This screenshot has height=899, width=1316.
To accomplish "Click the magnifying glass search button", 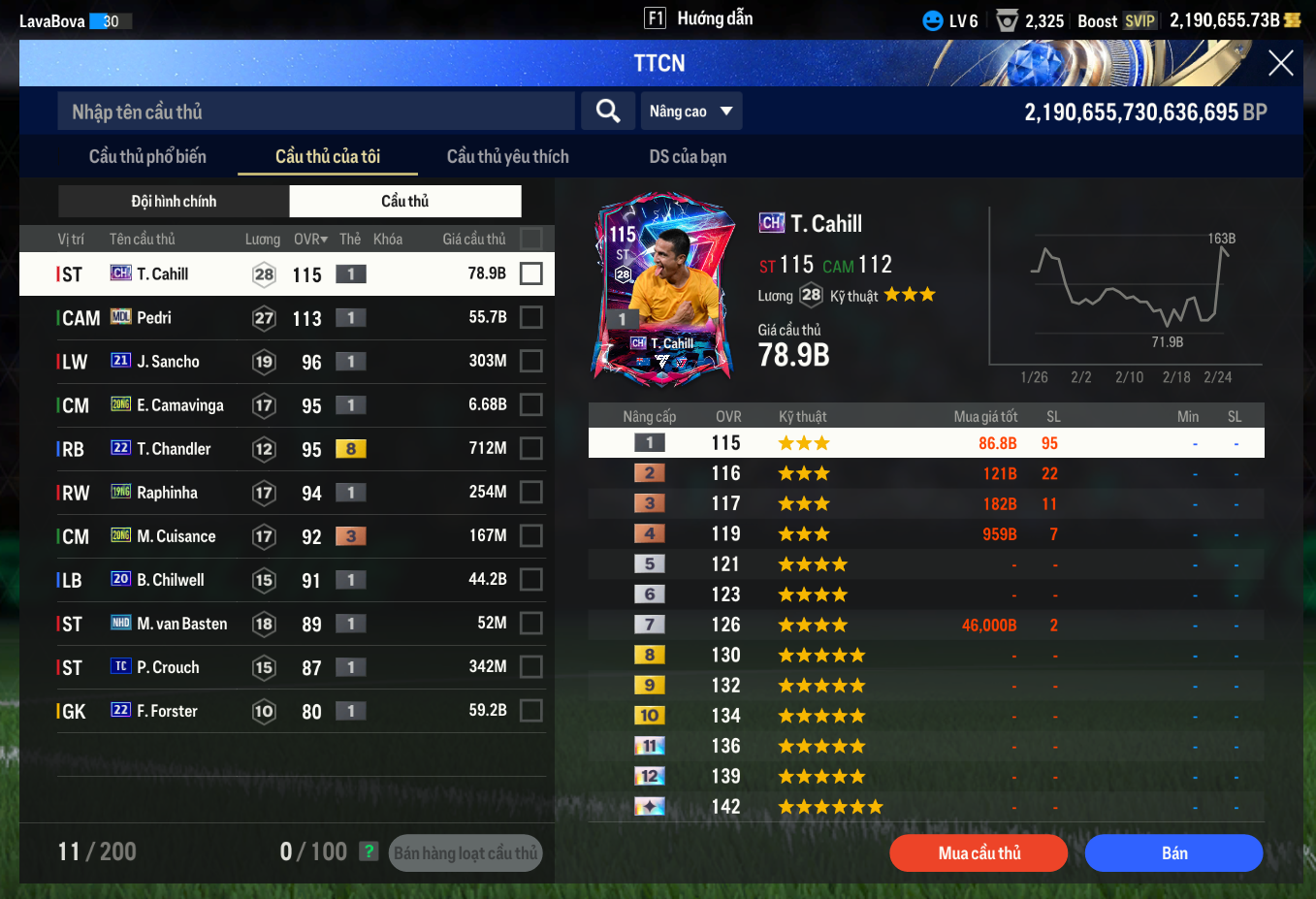I will click(x=608, y=112).
